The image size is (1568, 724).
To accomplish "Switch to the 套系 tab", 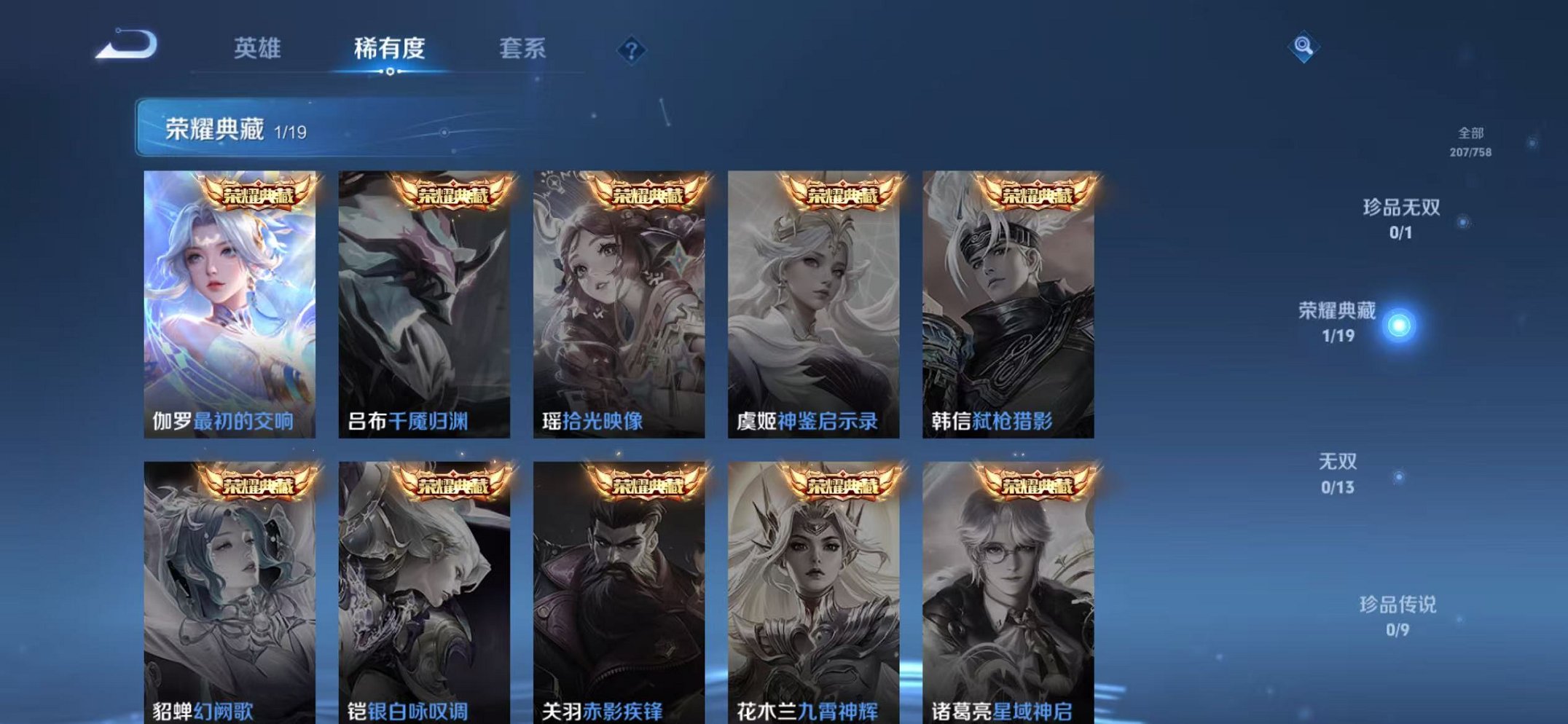I will 523,48.
